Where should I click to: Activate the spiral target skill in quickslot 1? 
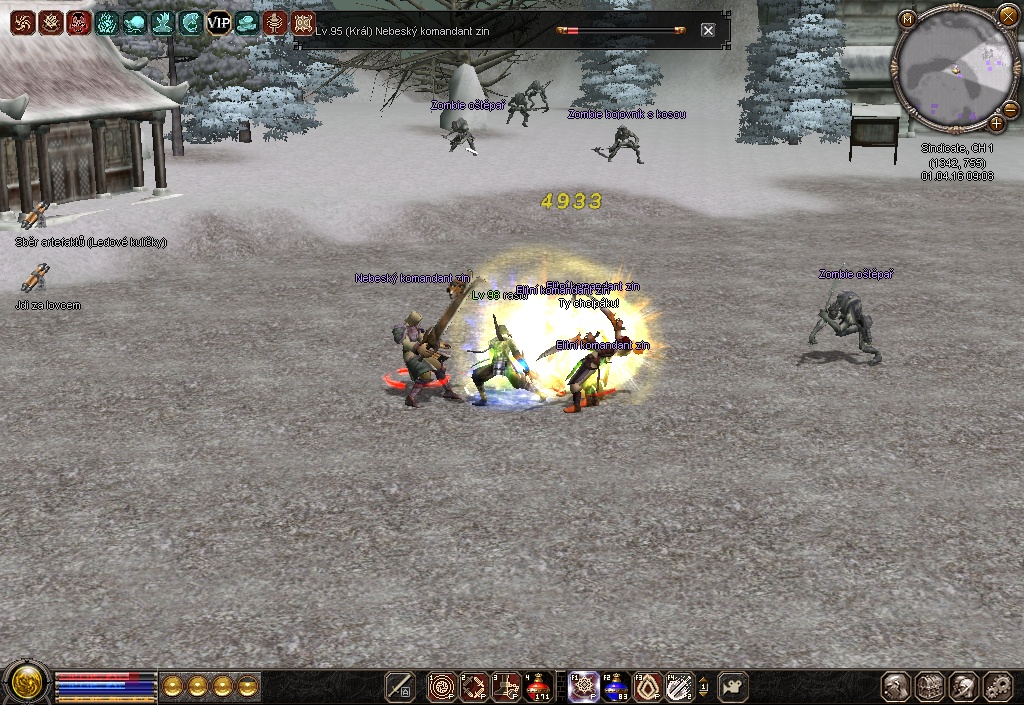(x=441, y=686)
